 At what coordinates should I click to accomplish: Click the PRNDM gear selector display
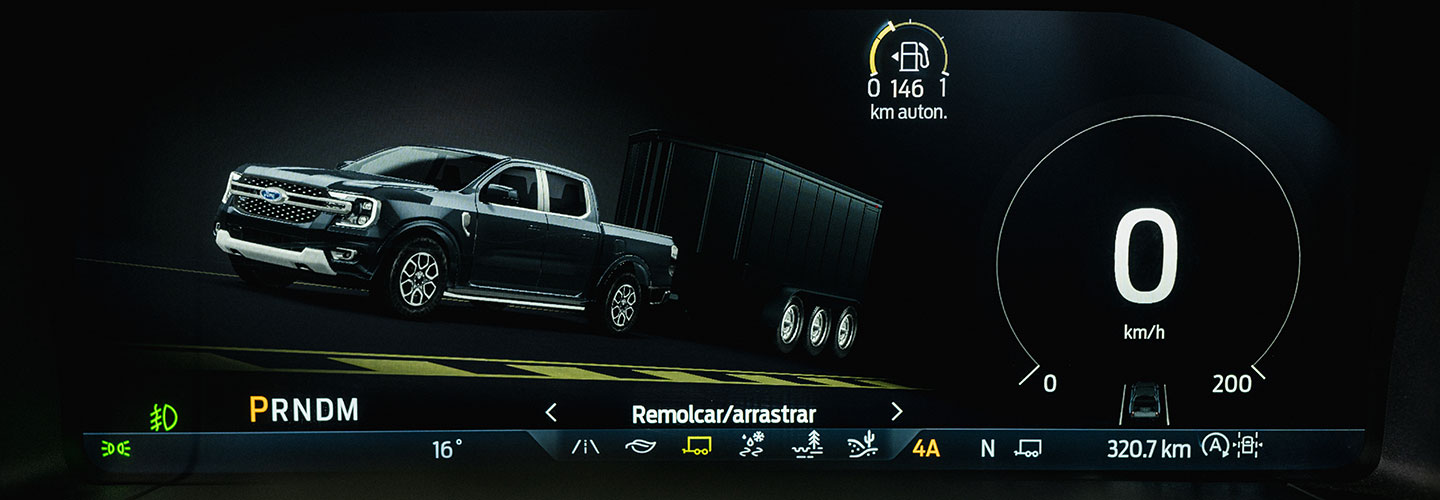pyautogui.click(x=304, y=410)
